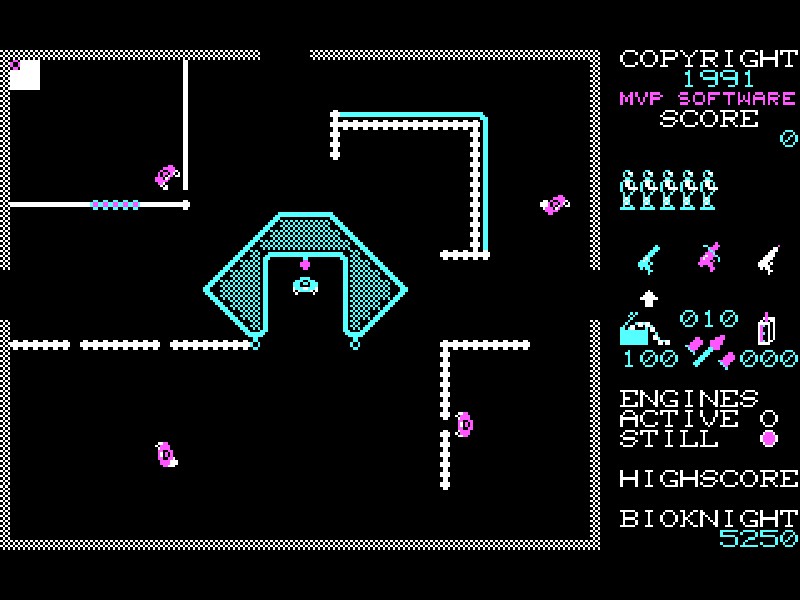Choose the magenta gun weapon icon
This screenshot has width=800, height=600.
(709, 257)
